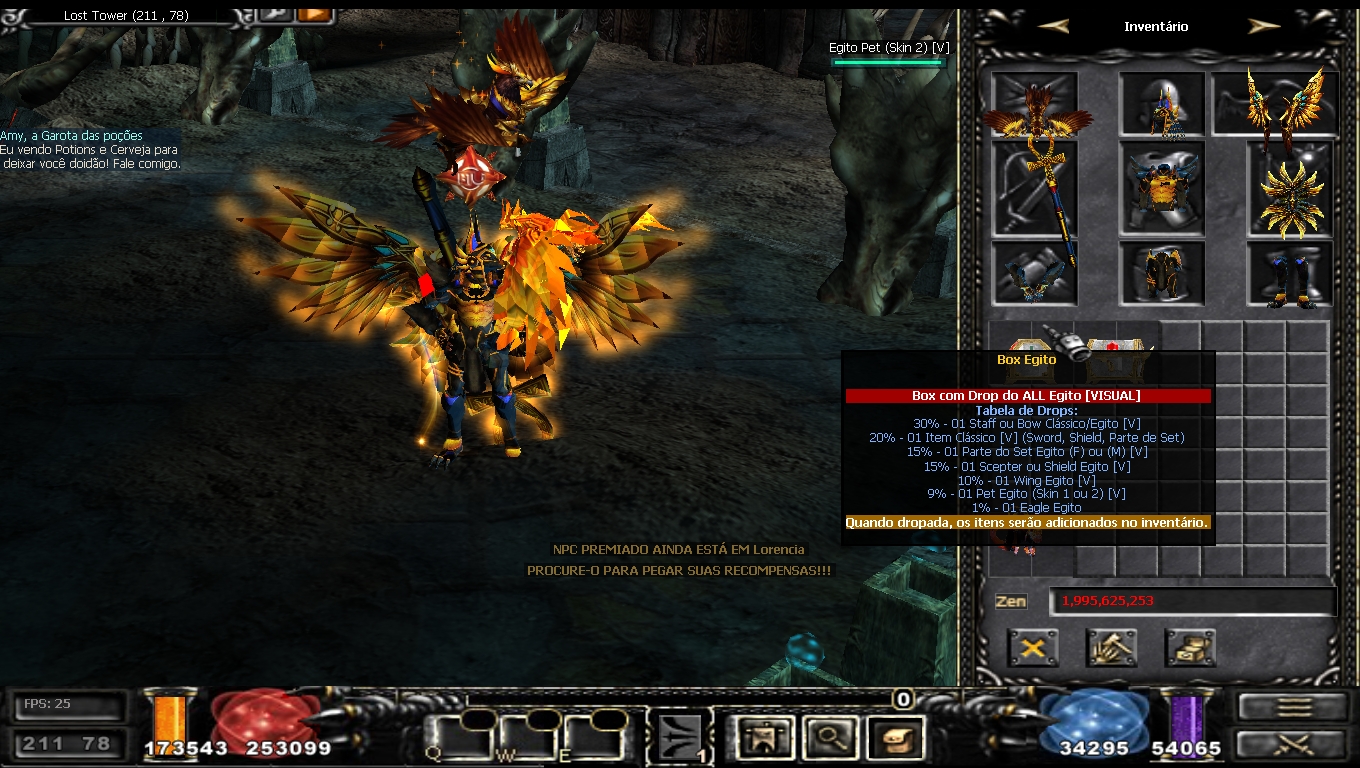The image size is (1360, 768).
Task: Select the equipped chest armor slot
Action: point(1161,187)
